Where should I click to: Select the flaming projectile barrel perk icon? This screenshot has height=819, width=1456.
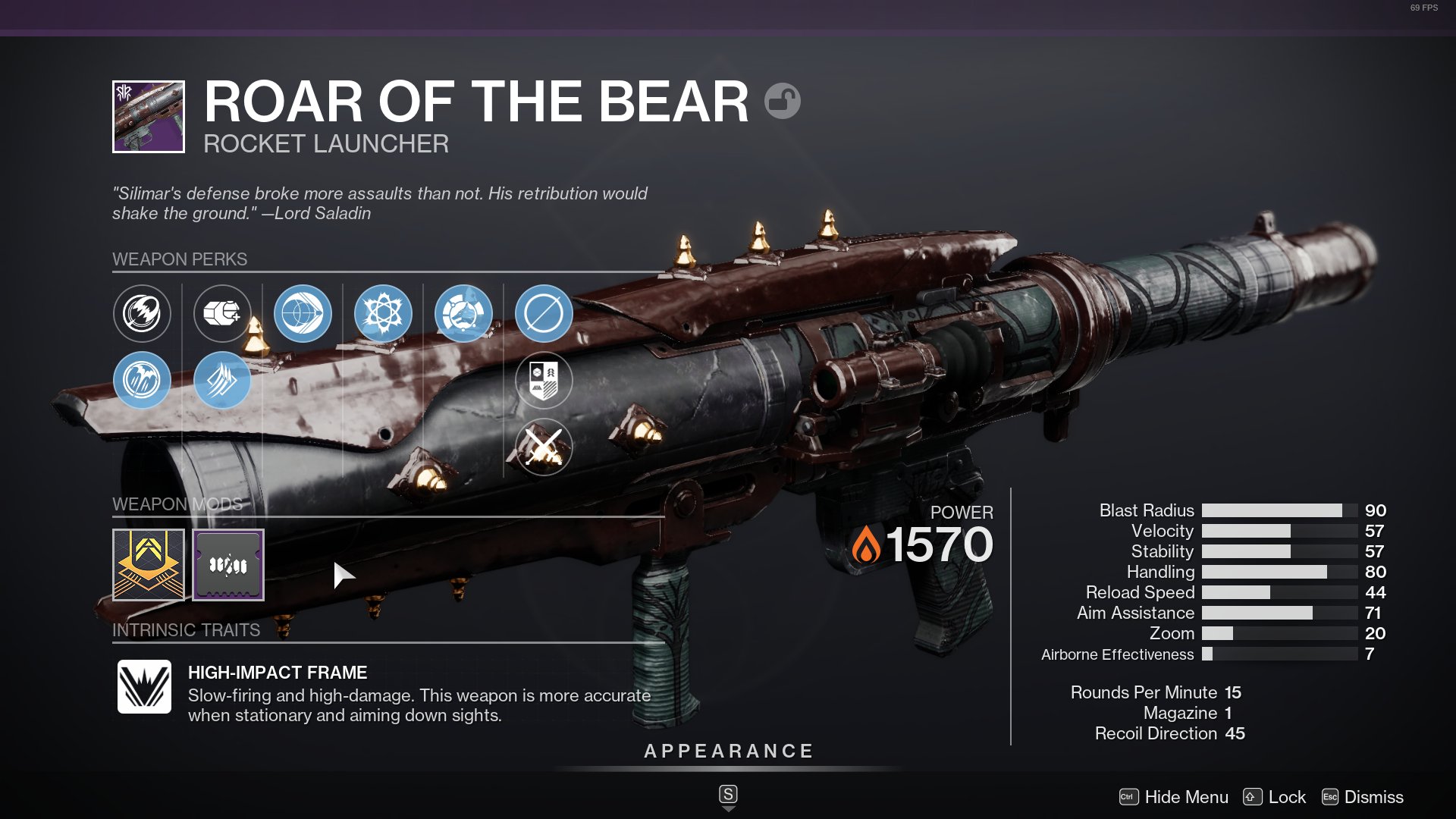[143, 313]
